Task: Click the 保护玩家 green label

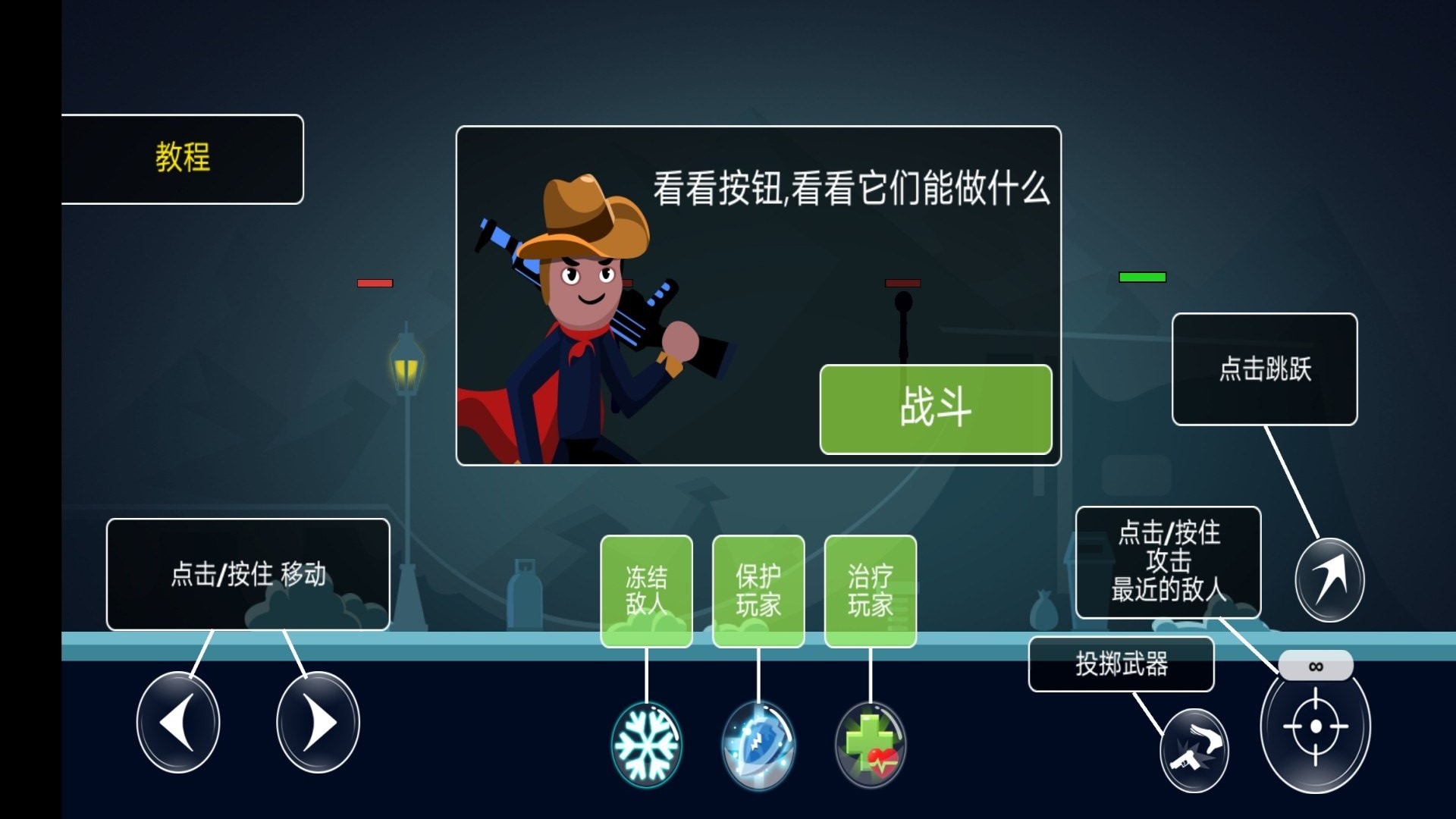Action: coord(758,590)
